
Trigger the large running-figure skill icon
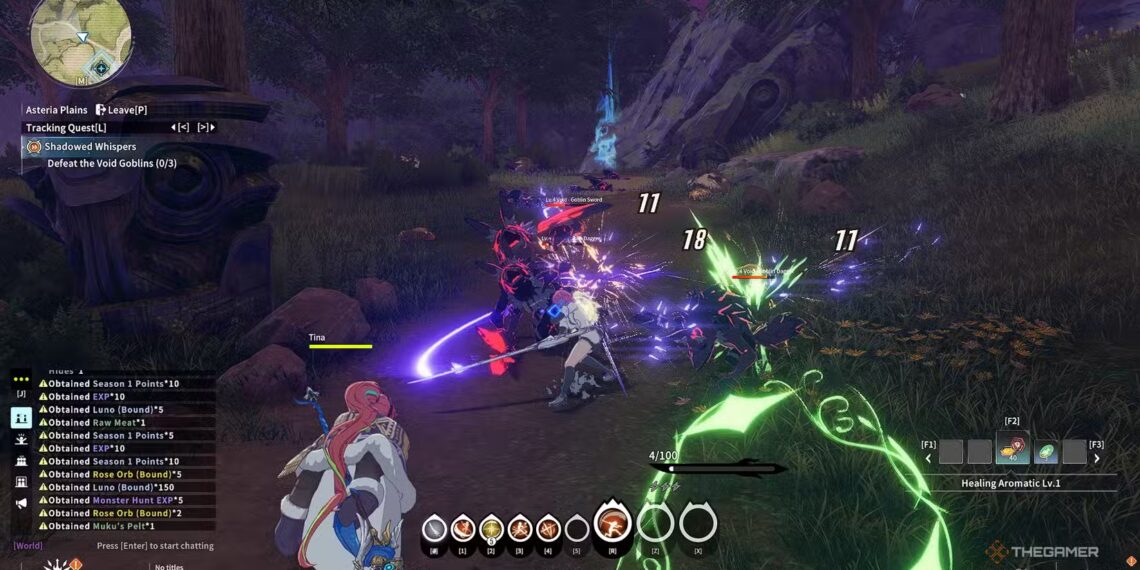click(x=612, y=523)
